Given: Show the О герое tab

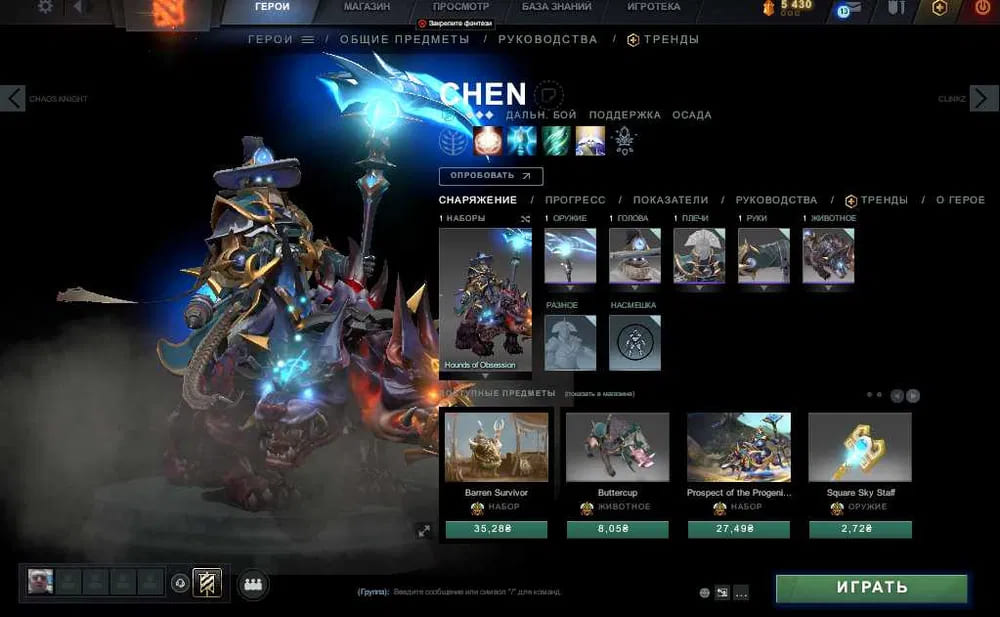Looking at the screenshot, I should coord(960,200).
